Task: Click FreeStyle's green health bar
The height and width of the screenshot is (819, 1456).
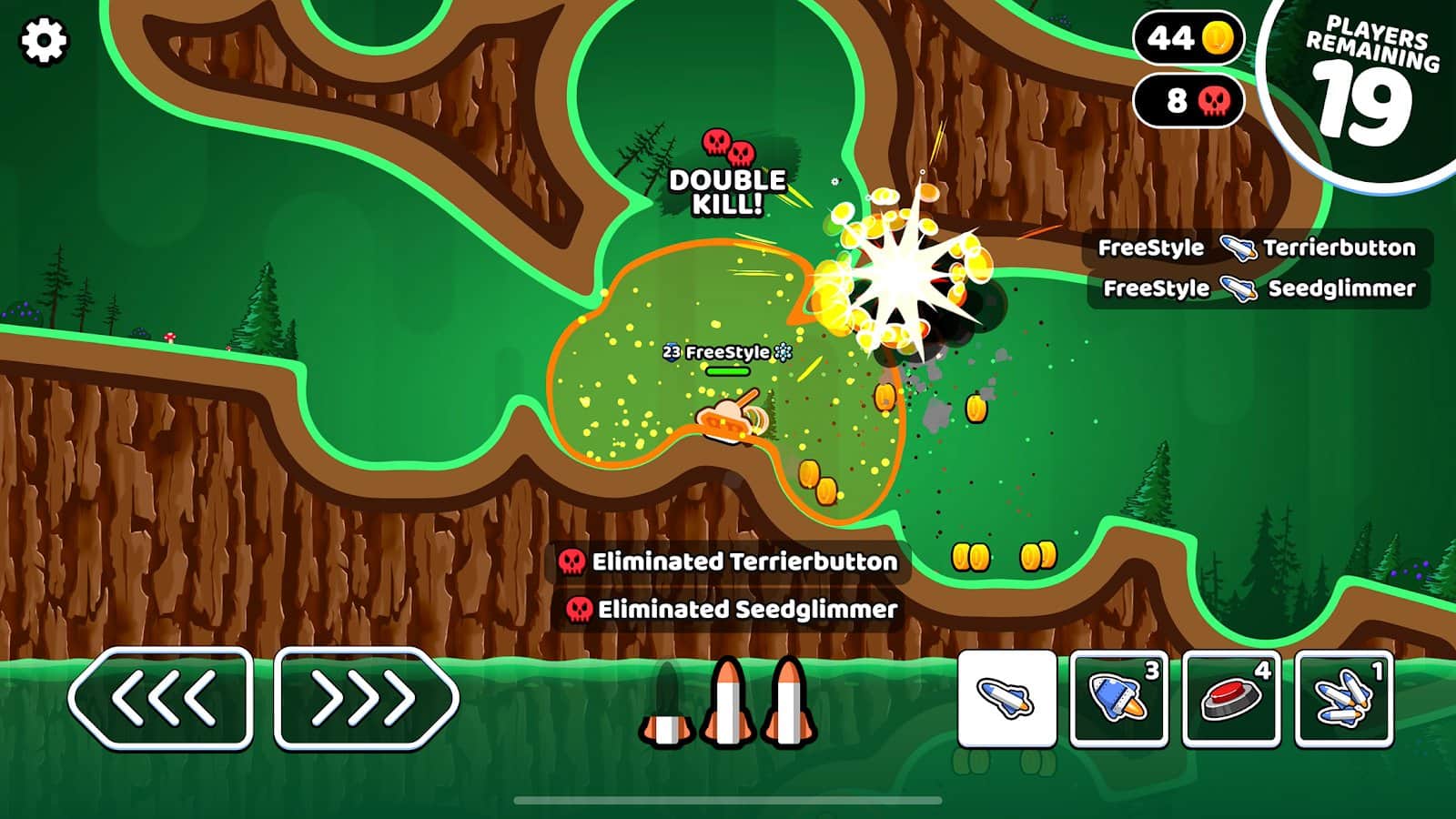Action: [728, 371]
